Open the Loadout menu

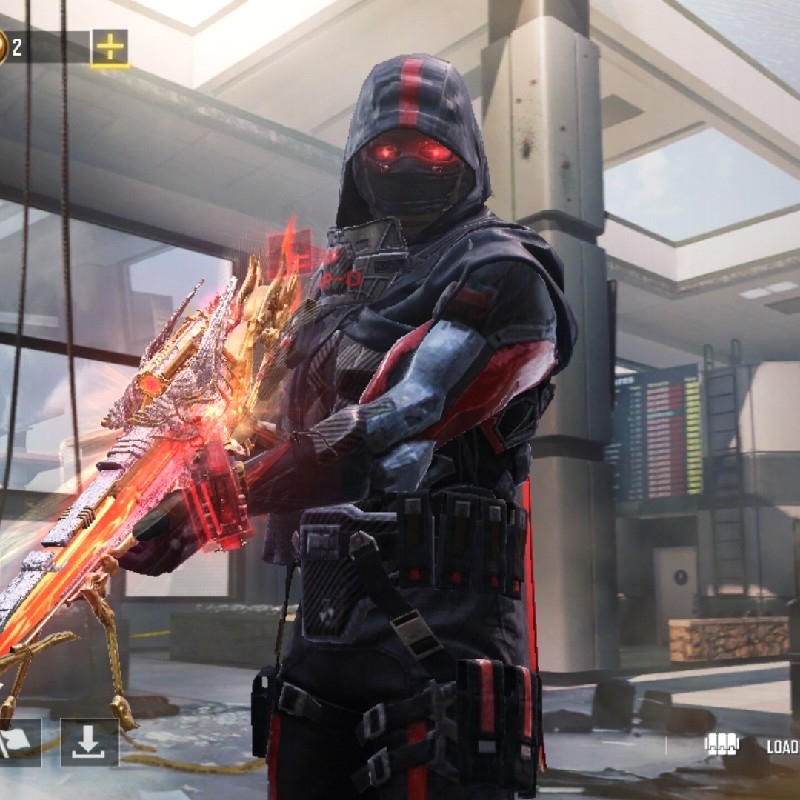[748, 745]
